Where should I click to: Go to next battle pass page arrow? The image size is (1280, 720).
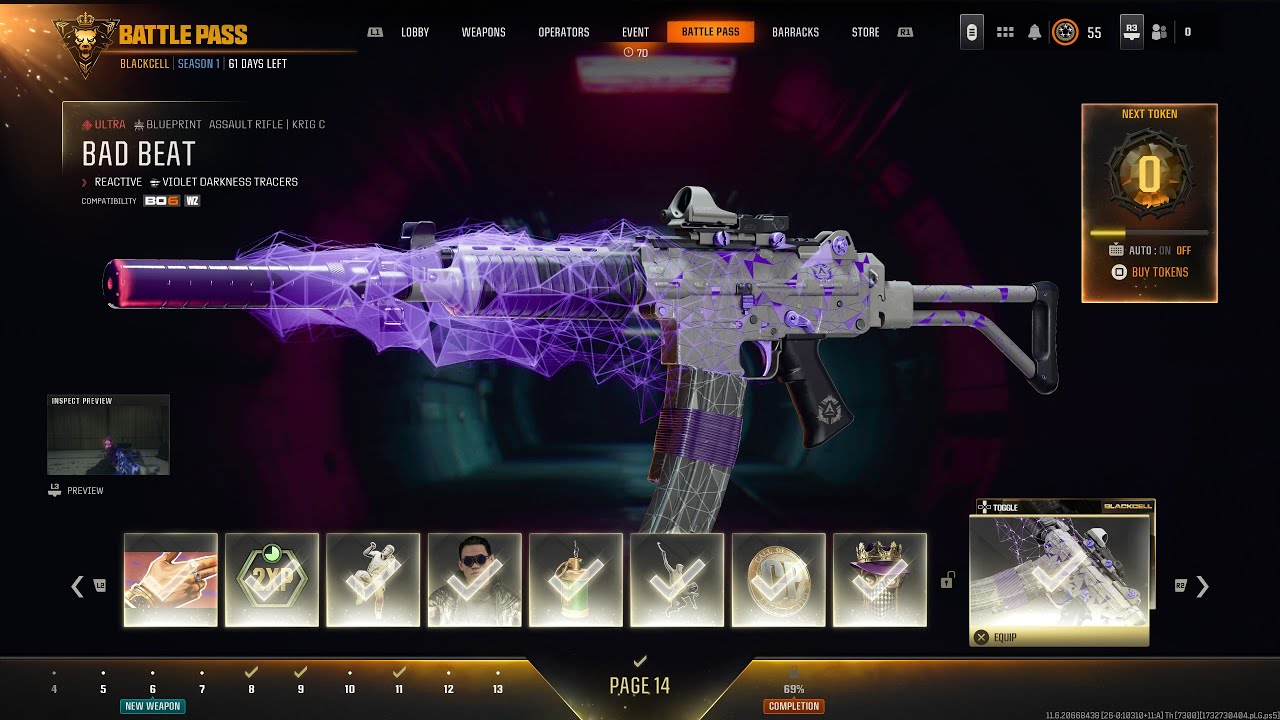[1202, 587]
